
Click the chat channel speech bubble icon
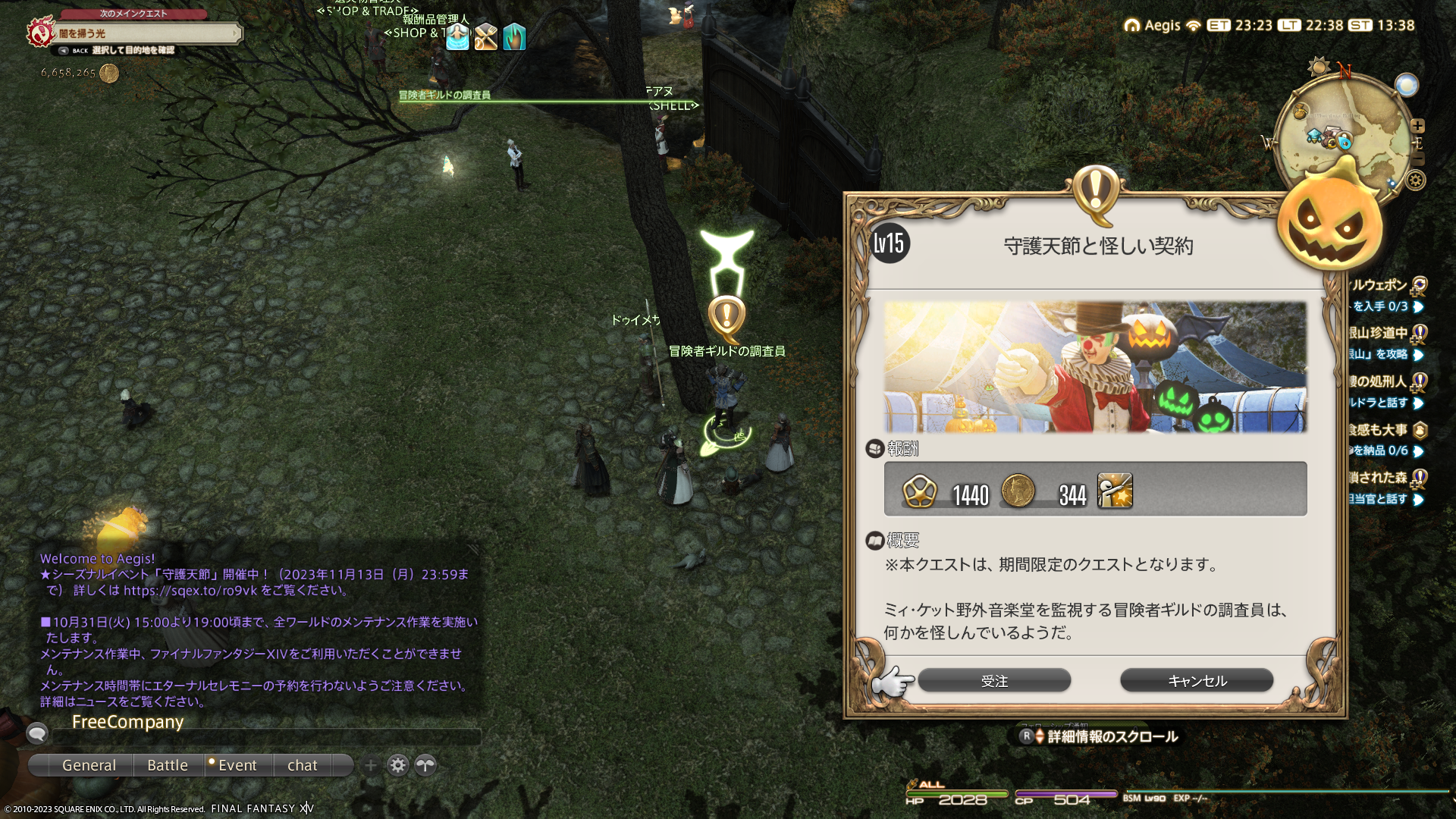37,733
